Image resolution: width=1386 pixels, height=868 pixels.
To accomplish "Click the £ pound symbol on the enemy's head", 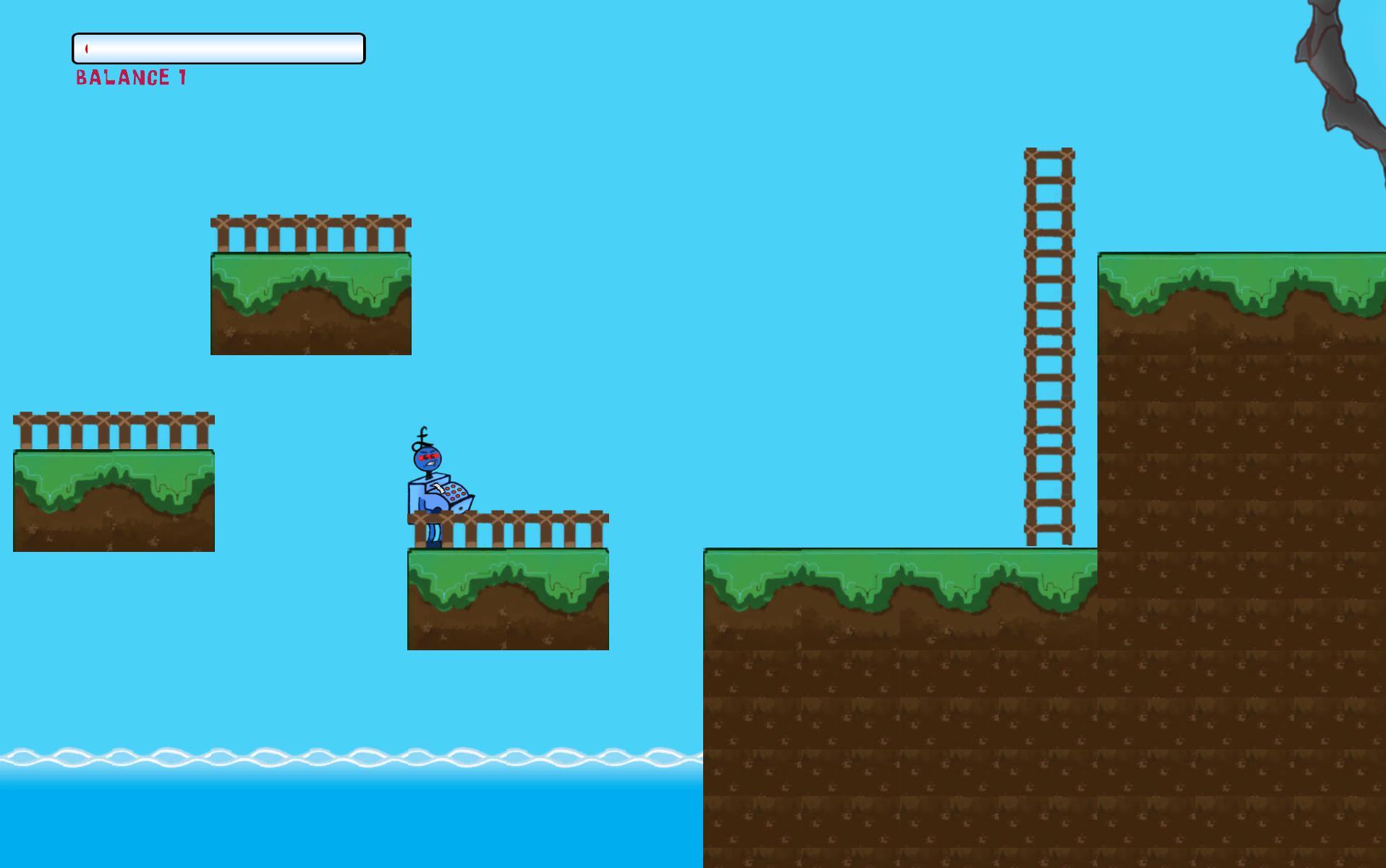I will 422,438.
